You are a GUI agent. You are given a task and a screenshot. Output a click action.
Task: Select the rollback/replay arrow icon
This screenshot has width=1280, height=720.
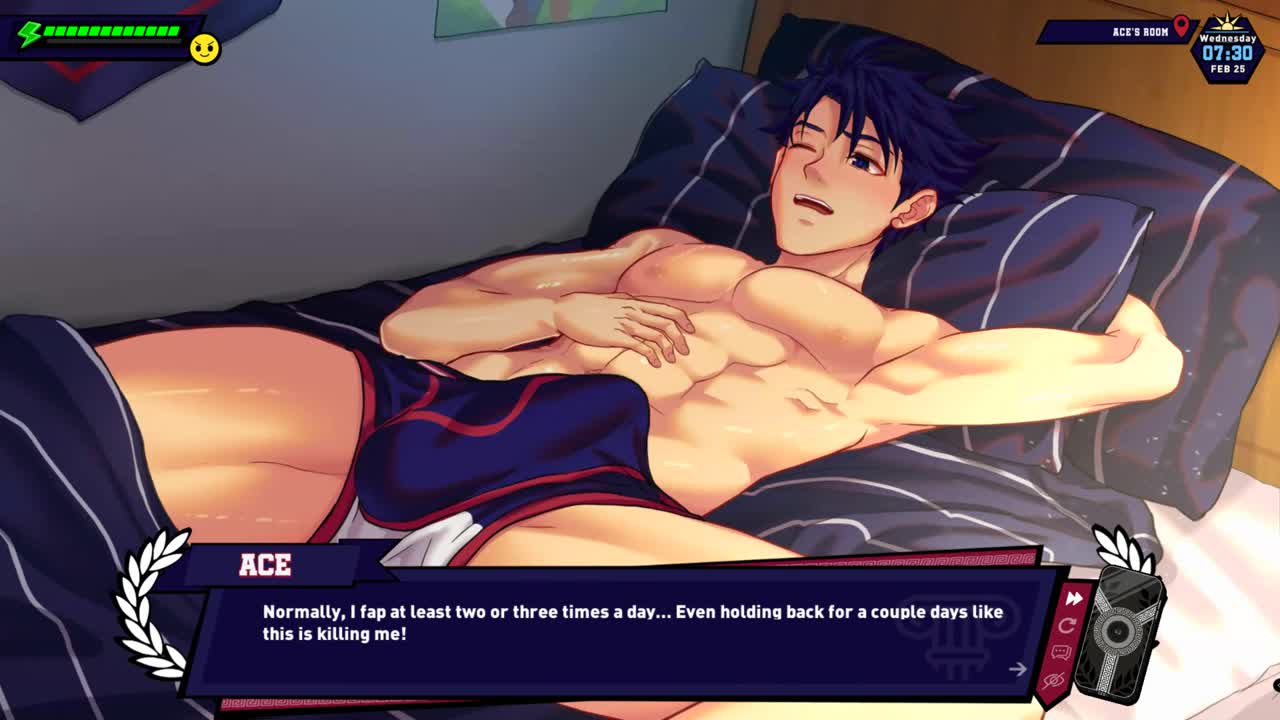coord(1068,626)
